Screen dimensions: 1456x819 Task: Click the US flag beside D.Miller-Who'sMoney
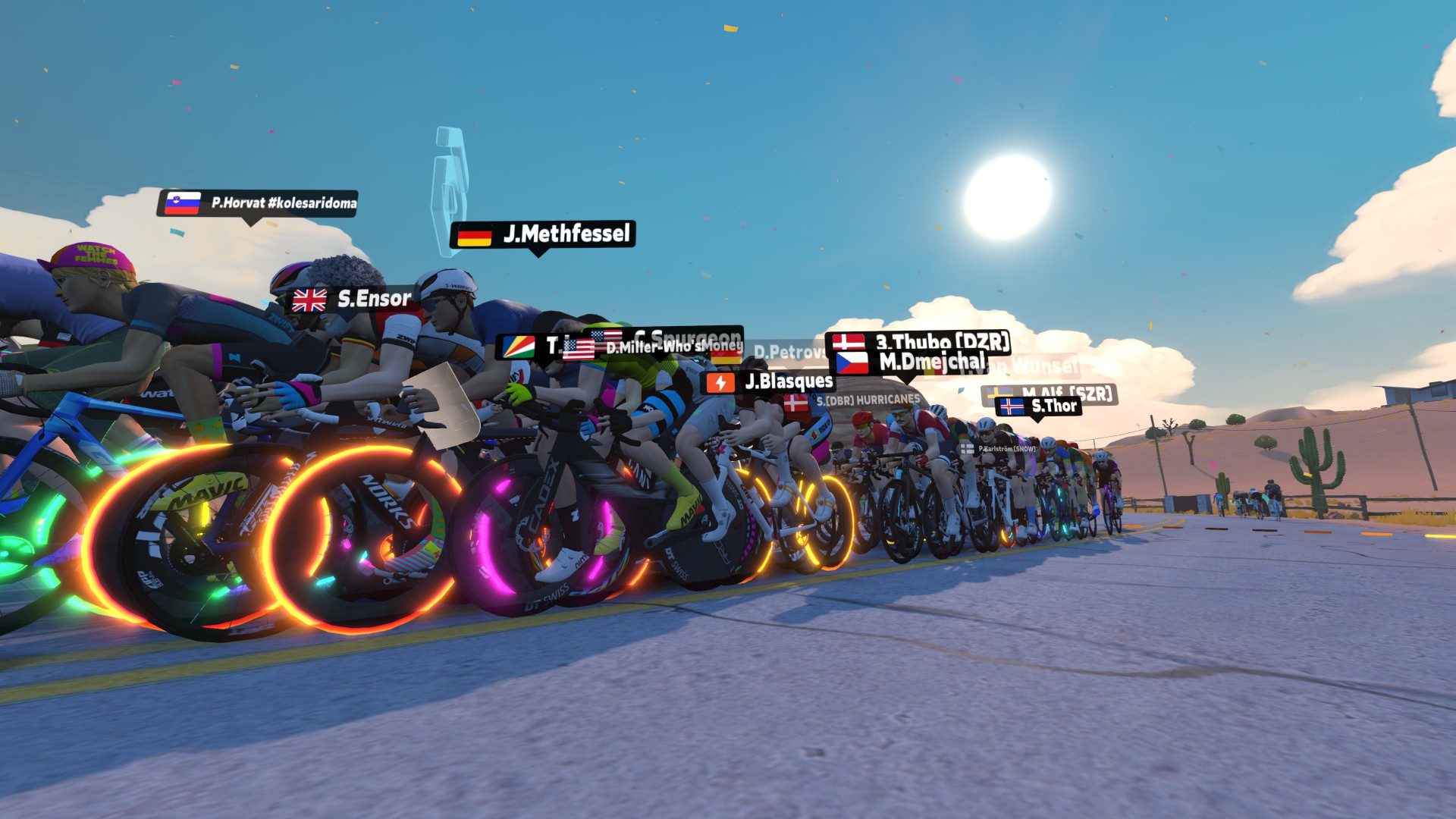pos(579,348)
